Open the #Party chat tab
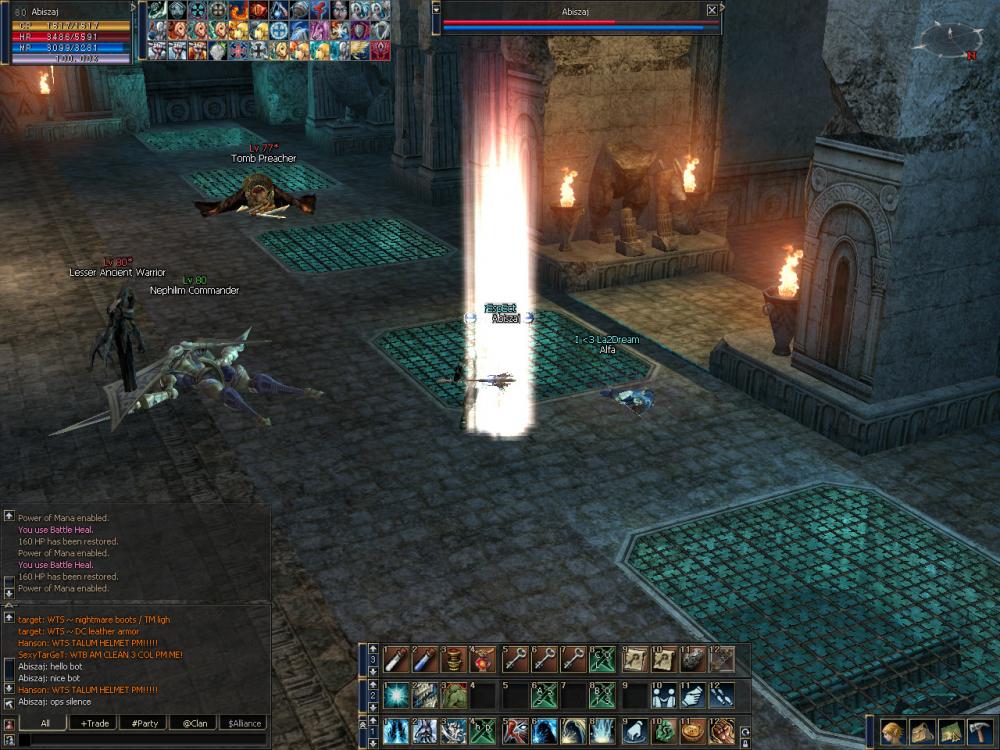Screen dimensions: 1000x750 (144, 723)
